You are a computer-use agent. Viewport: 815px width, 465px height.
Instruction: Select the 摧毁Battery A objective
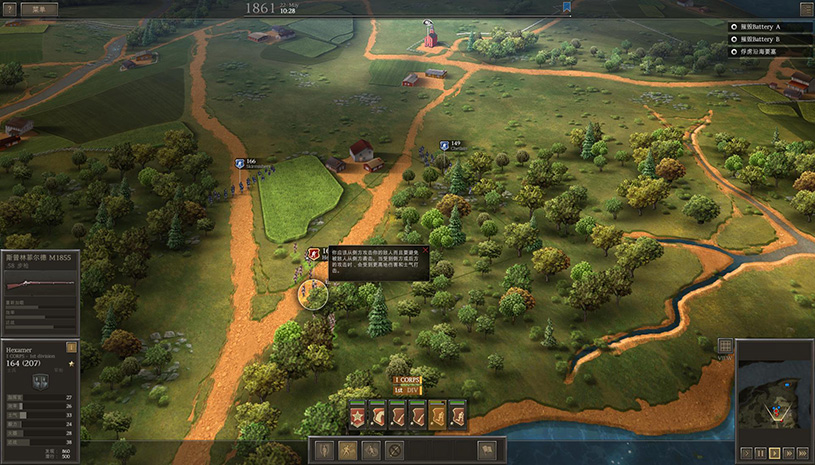[772, 26]
